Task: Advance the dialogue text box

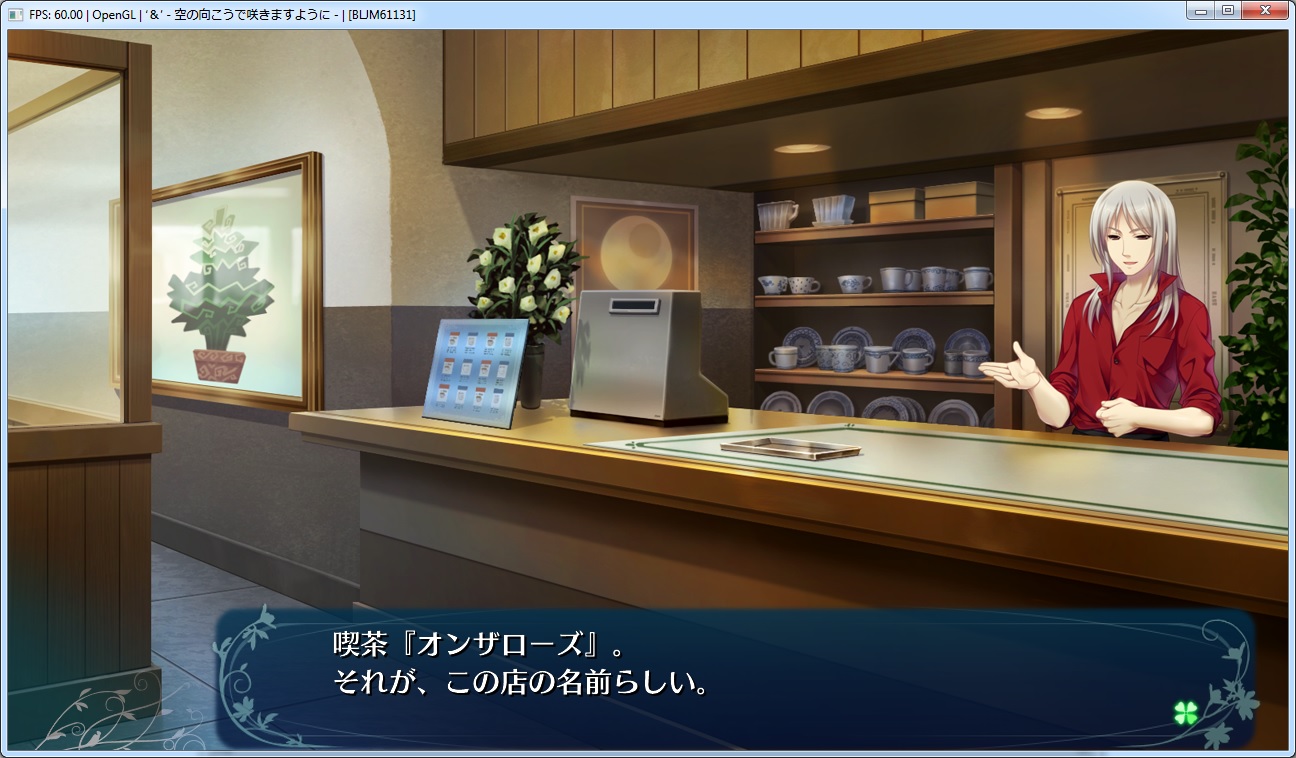Action: (735, 678)
